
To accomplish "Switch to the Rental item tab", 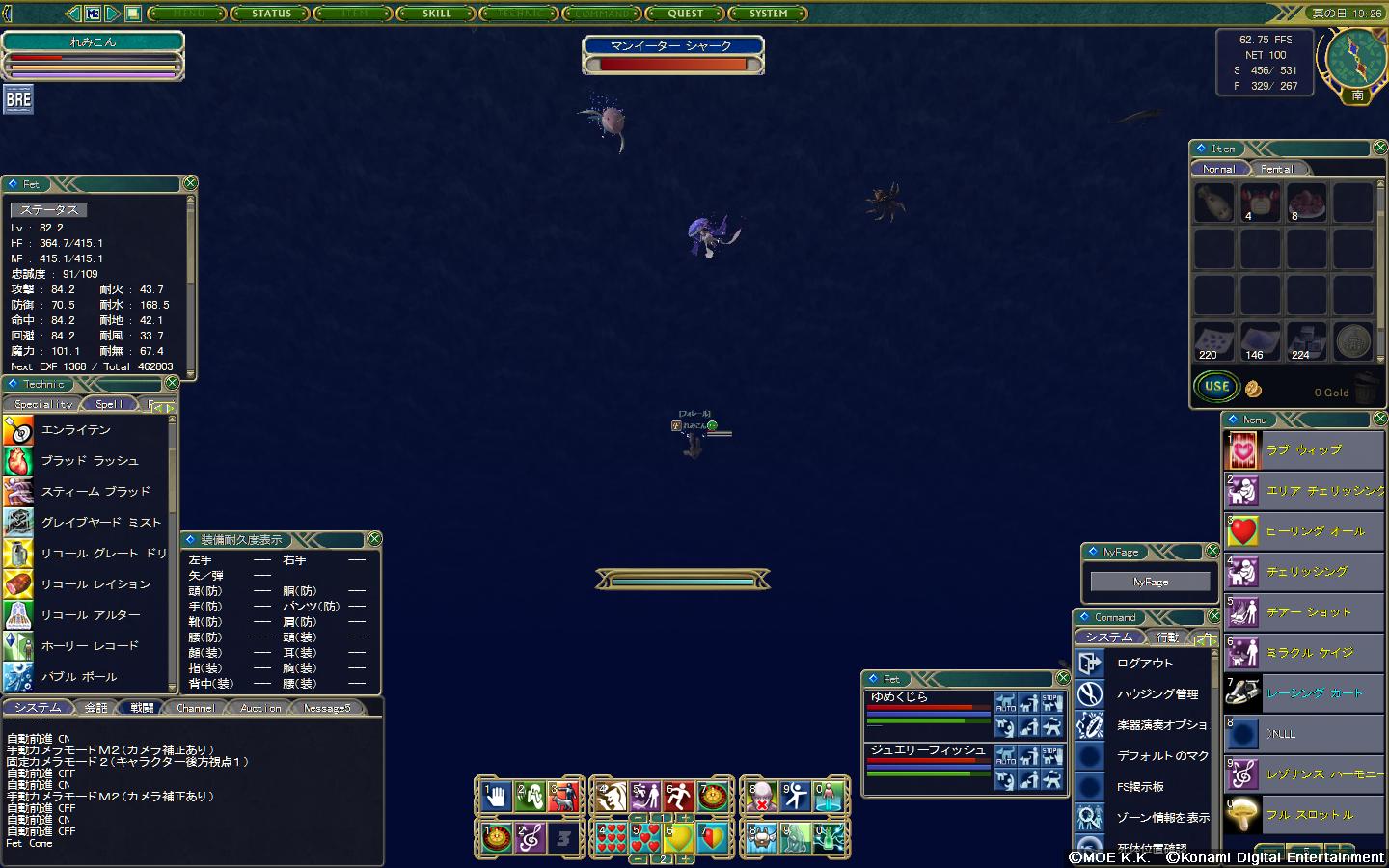I will tap(1276, 169).
